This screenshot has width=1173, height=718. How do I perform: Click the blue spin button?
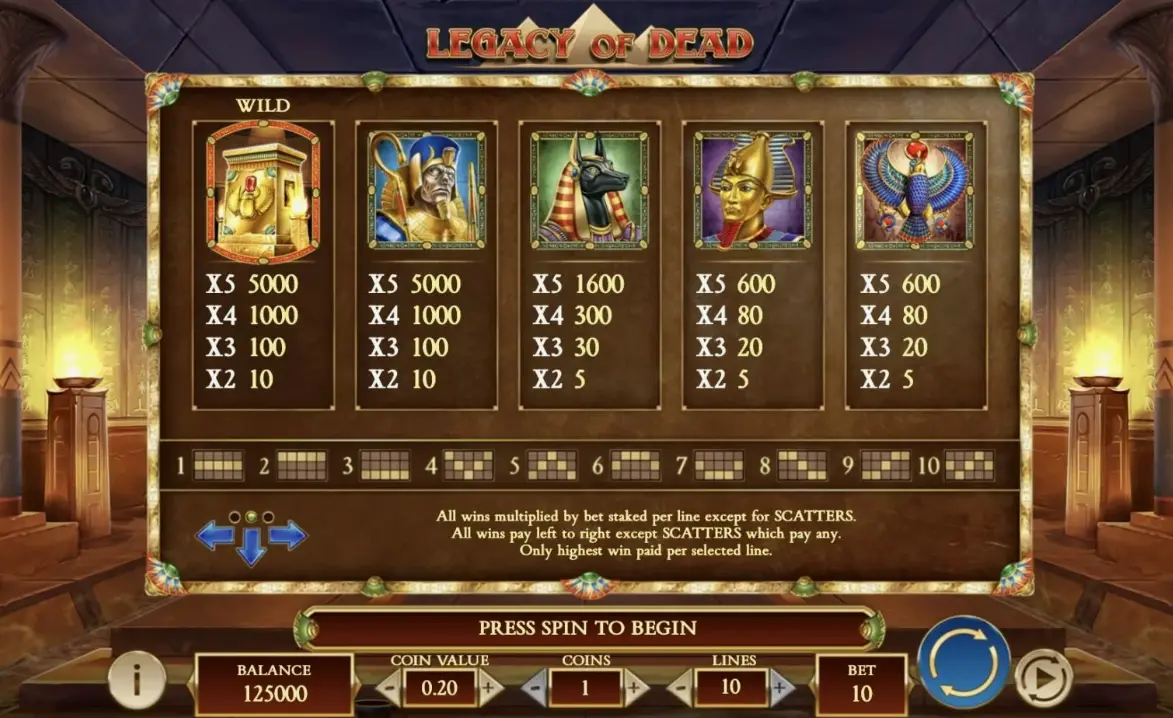(x=964, y=661)
